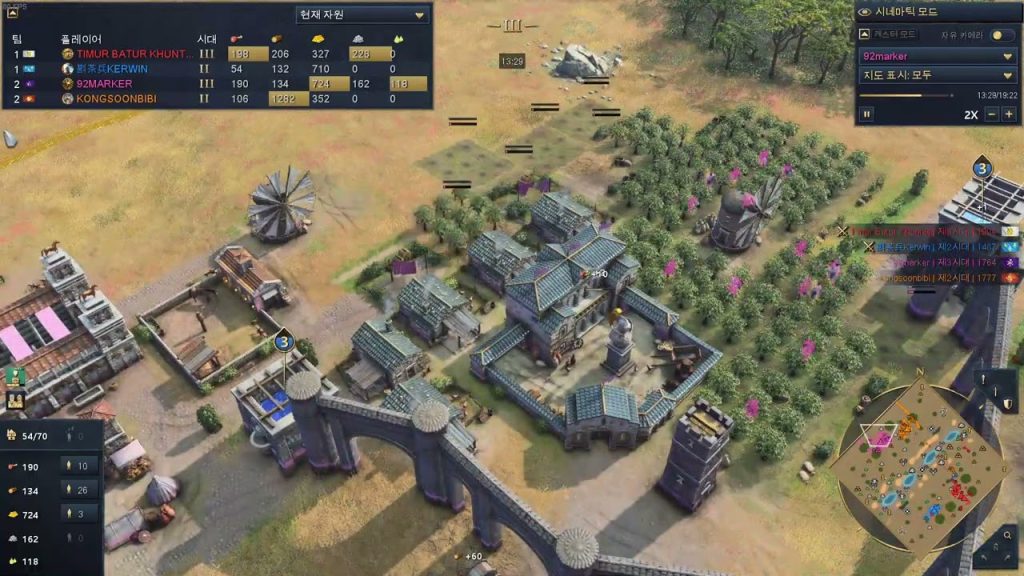
Task: Collapse the player scoreboard panel
Action: [13, 13]
